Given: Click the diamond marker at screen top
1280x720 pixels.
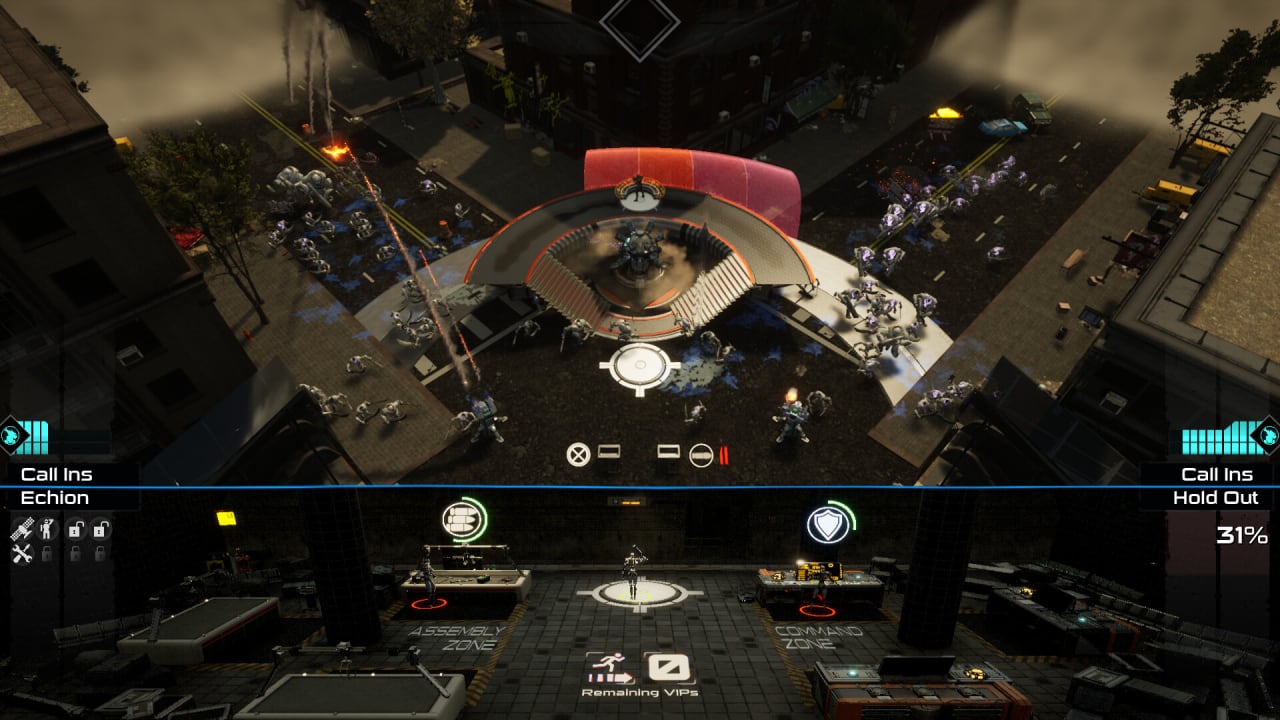Looking at the screenshot, I should point(640,22).
